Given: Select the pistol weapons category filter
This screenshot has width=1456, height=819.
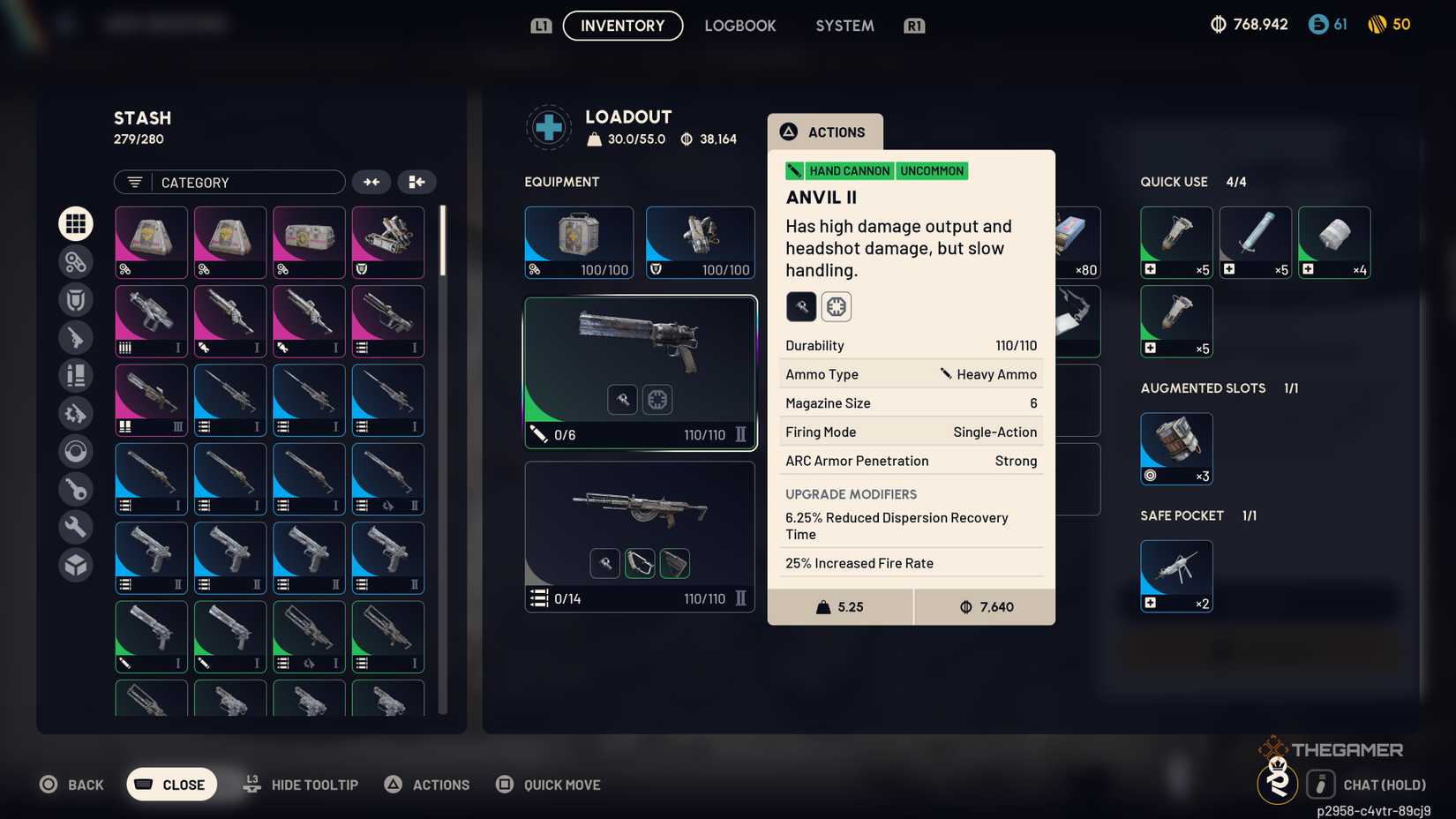Looking at the screenshot, I should point(76,337).
